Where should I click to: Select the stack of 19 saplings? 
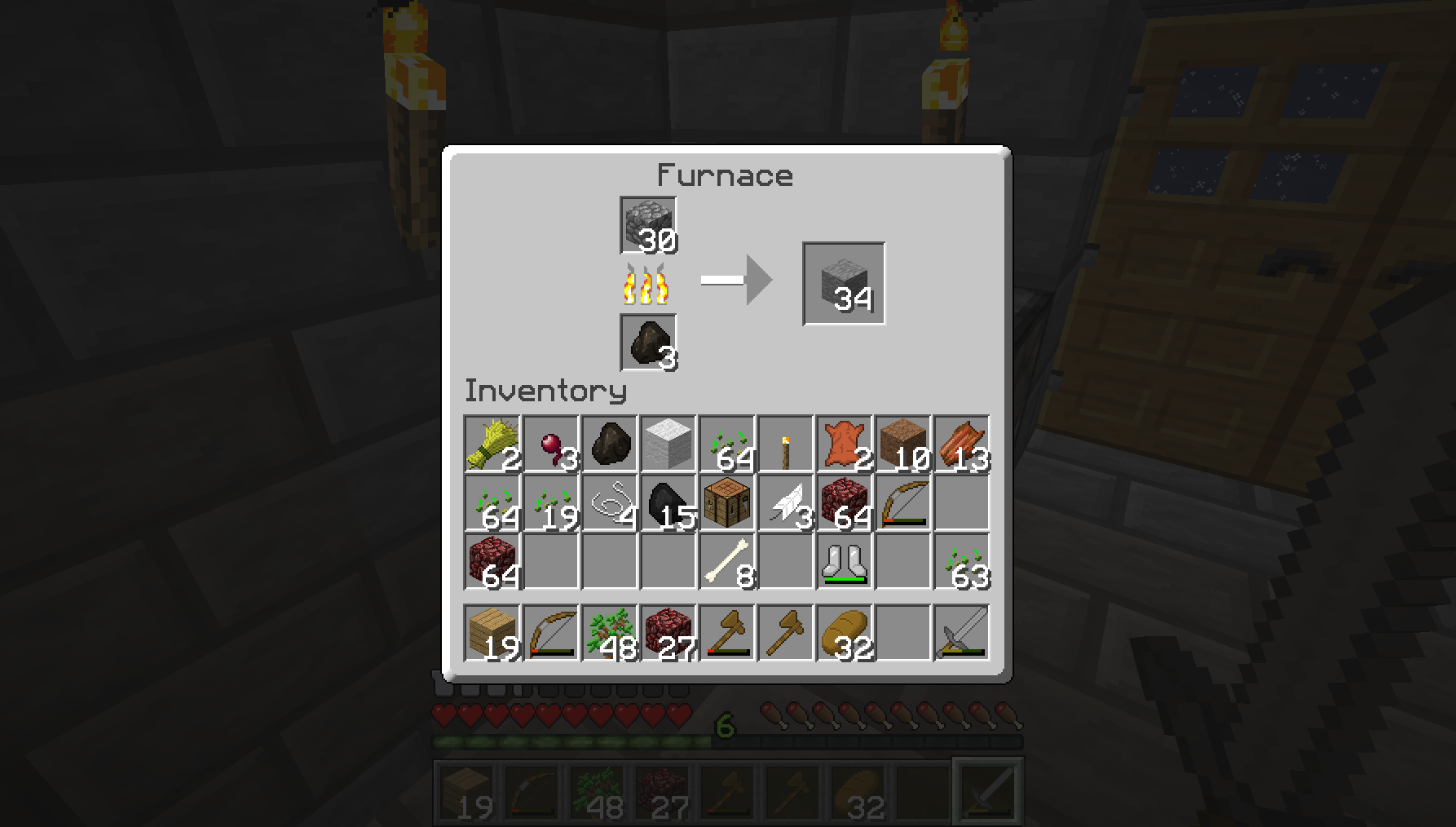(x=551, y=503)
